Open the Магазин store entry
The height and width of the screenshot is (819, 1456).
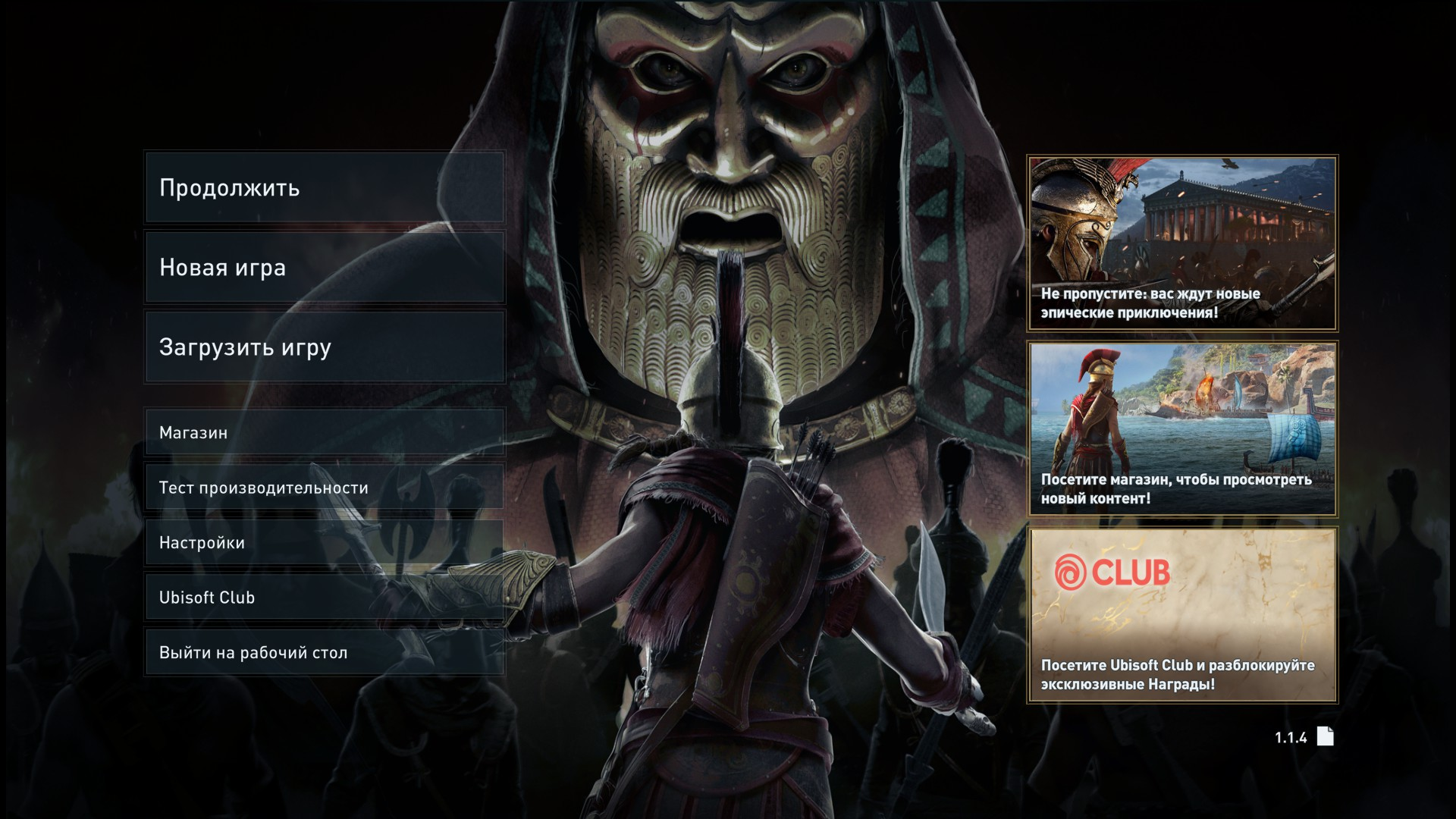325,432
